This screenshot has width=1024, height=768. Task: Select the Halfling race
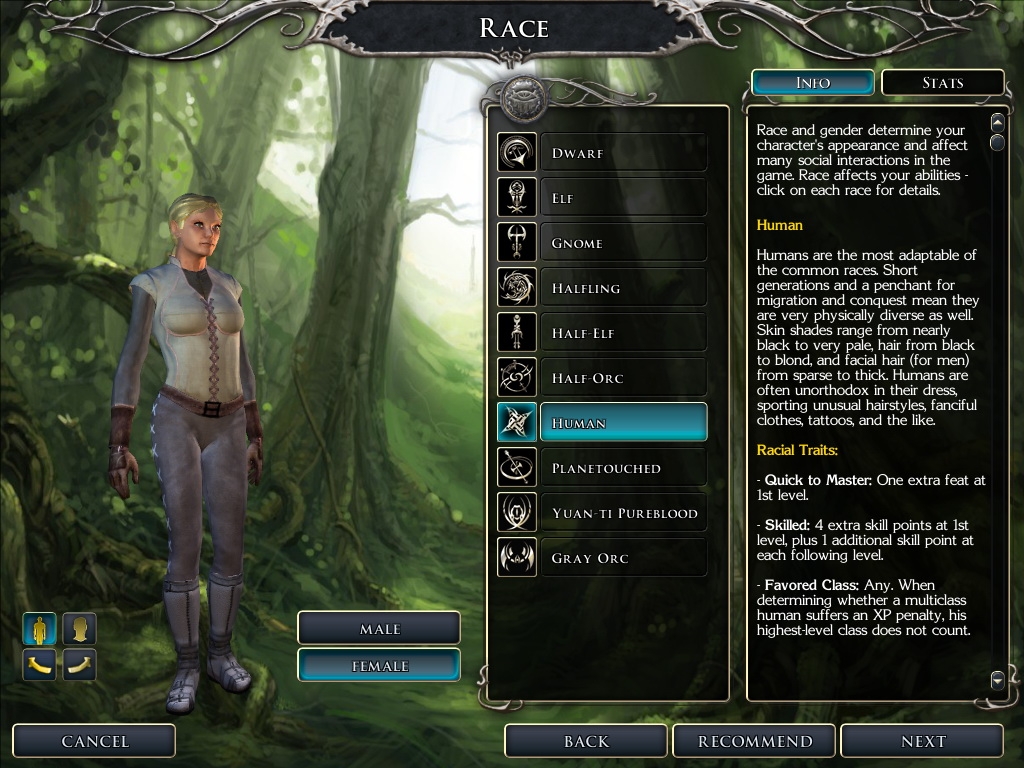tap(622, 288)
